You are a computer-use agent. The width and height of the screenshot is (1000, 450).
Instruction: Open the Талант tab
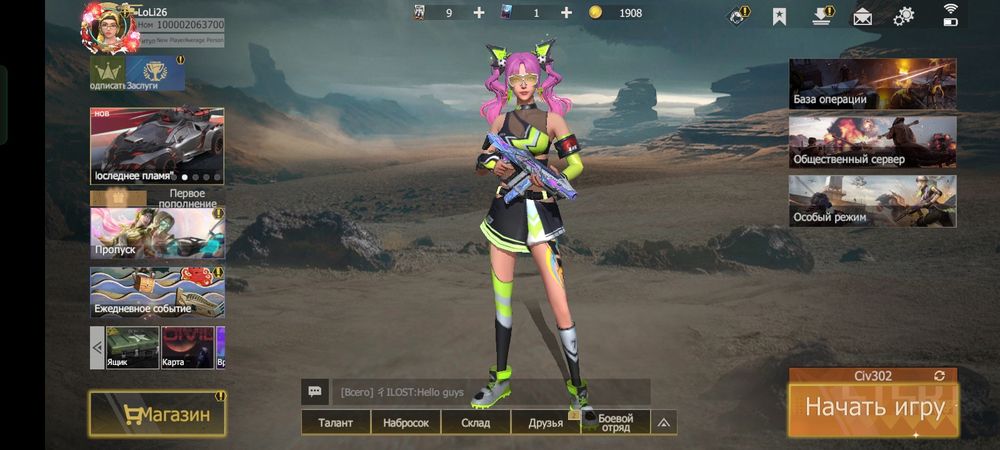(x=335, y=423)
